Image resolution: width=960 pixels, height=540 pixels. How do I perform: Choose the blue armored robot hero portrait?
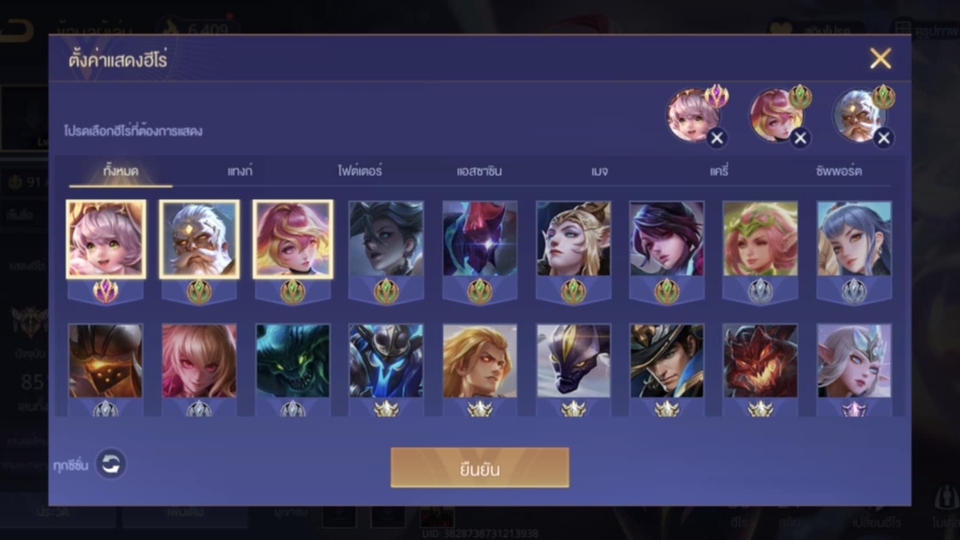click(x=386, y=360)
